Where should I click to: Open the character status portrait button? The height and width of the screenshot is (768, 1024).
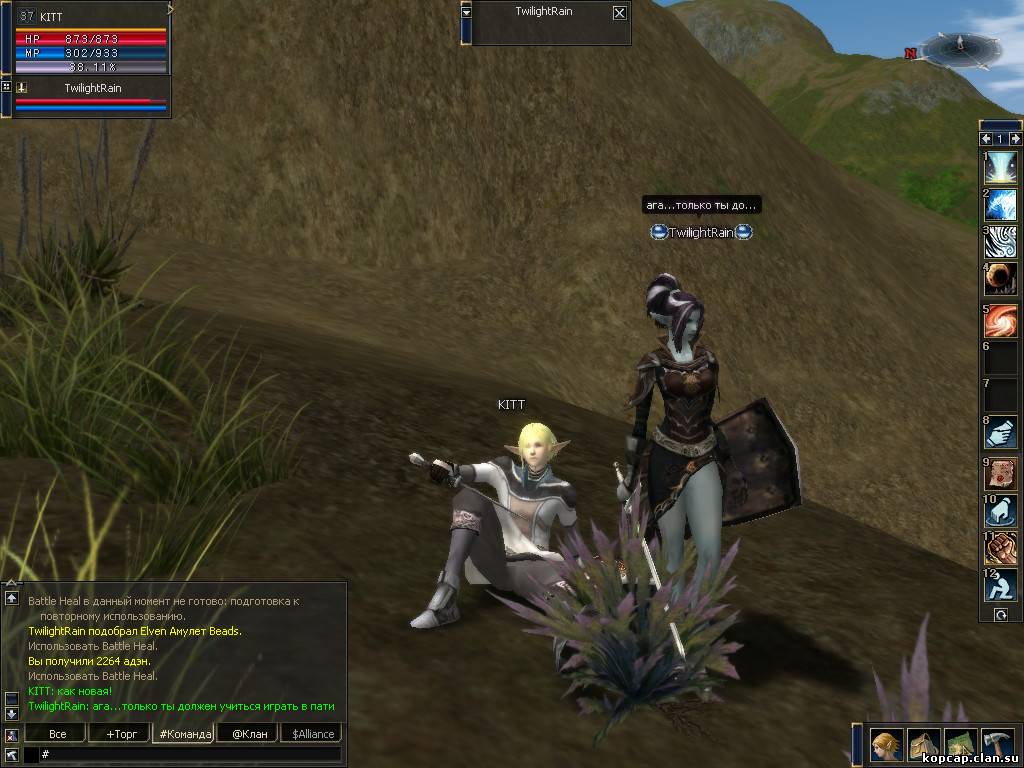pos(886,745)
